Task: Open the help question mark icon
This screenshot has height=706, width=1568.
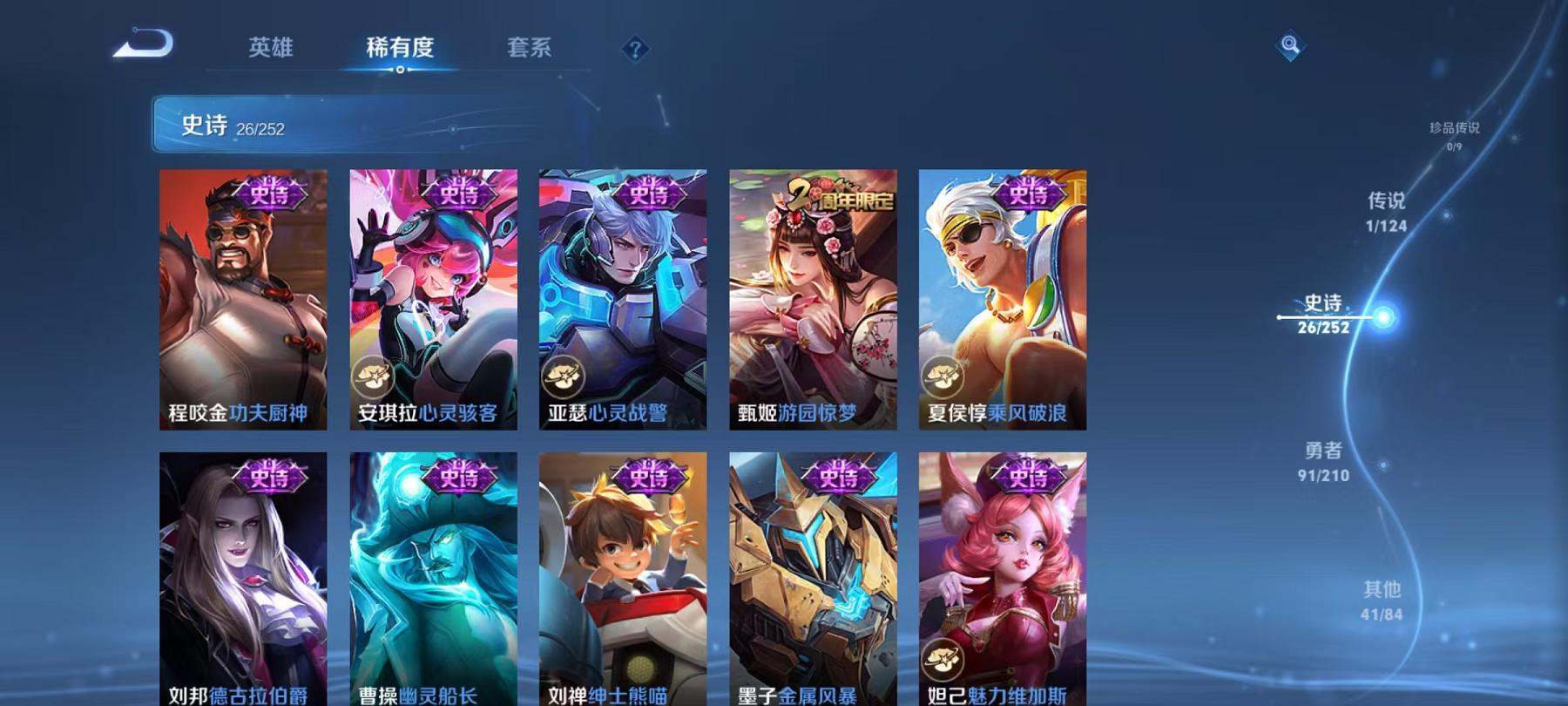Action: tap(637, 50)
